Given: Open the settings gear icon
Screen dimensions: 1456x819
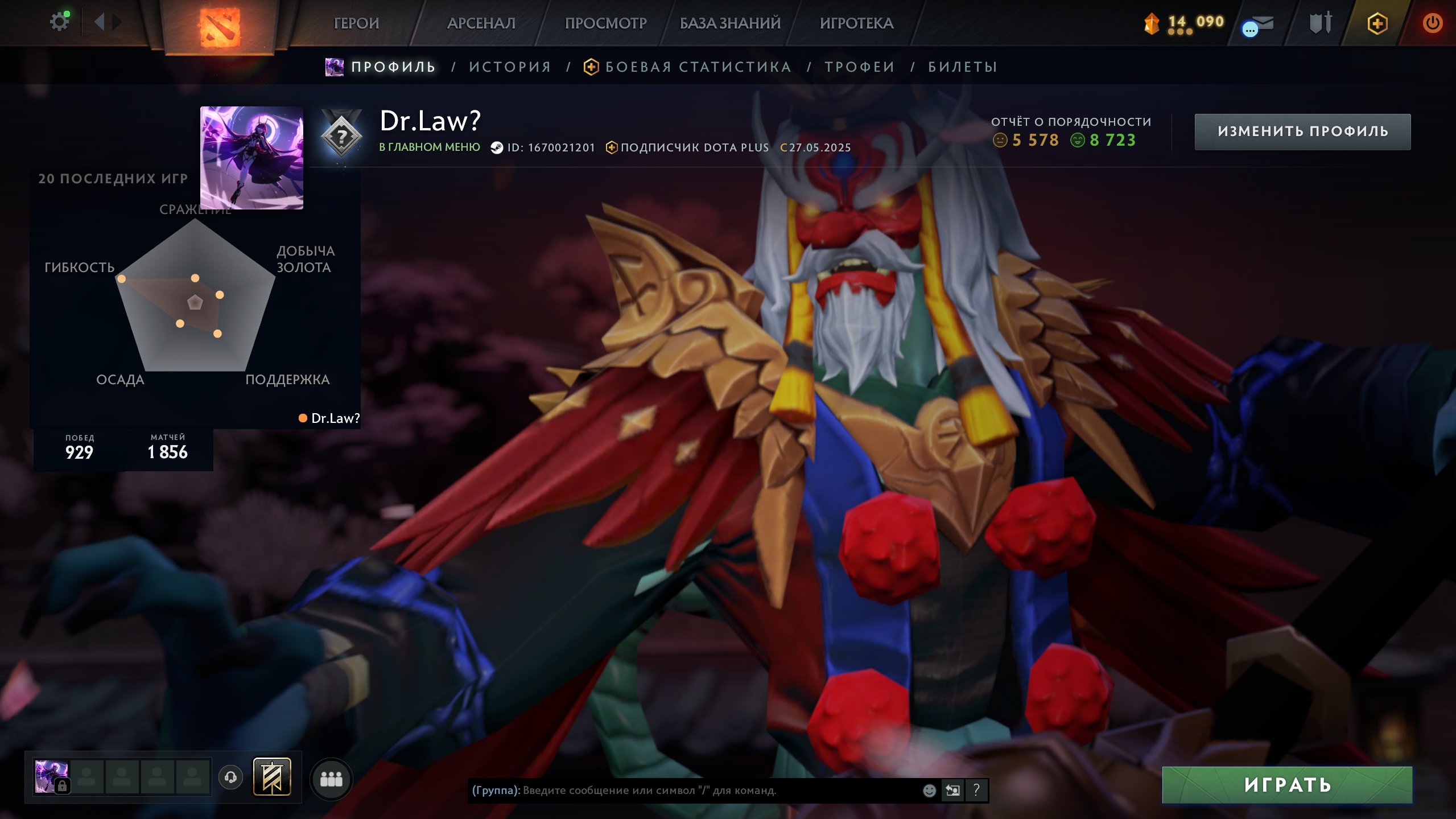Looking at the screenshot, I should click(x=60, y=20).
